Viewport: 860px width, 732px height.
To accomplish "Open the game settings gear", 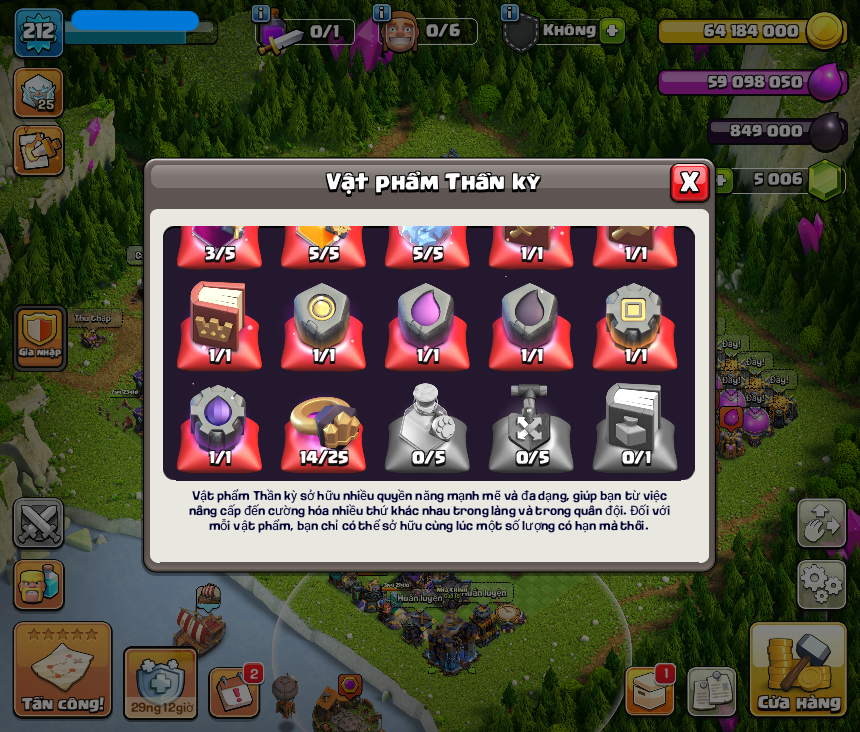I will (x=821, y=584).
